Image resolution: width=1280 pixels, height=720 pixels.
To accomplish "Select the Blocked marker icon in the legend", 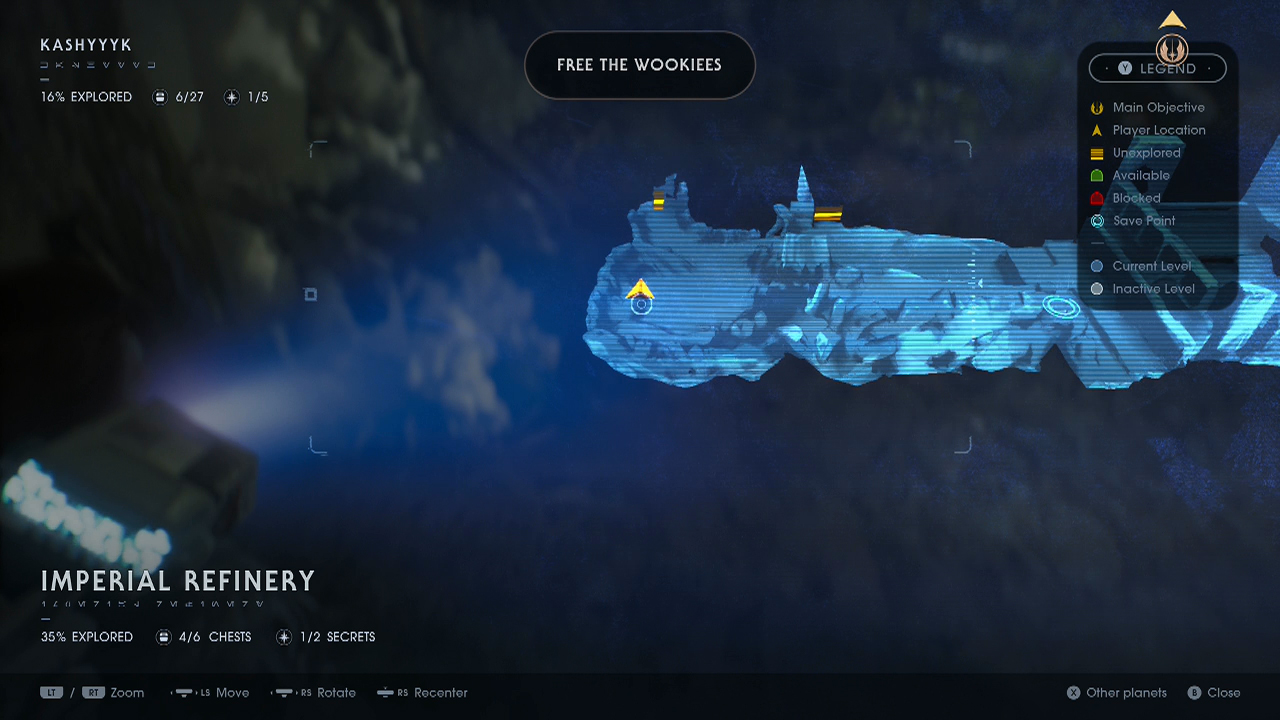I will (1096, 198).
